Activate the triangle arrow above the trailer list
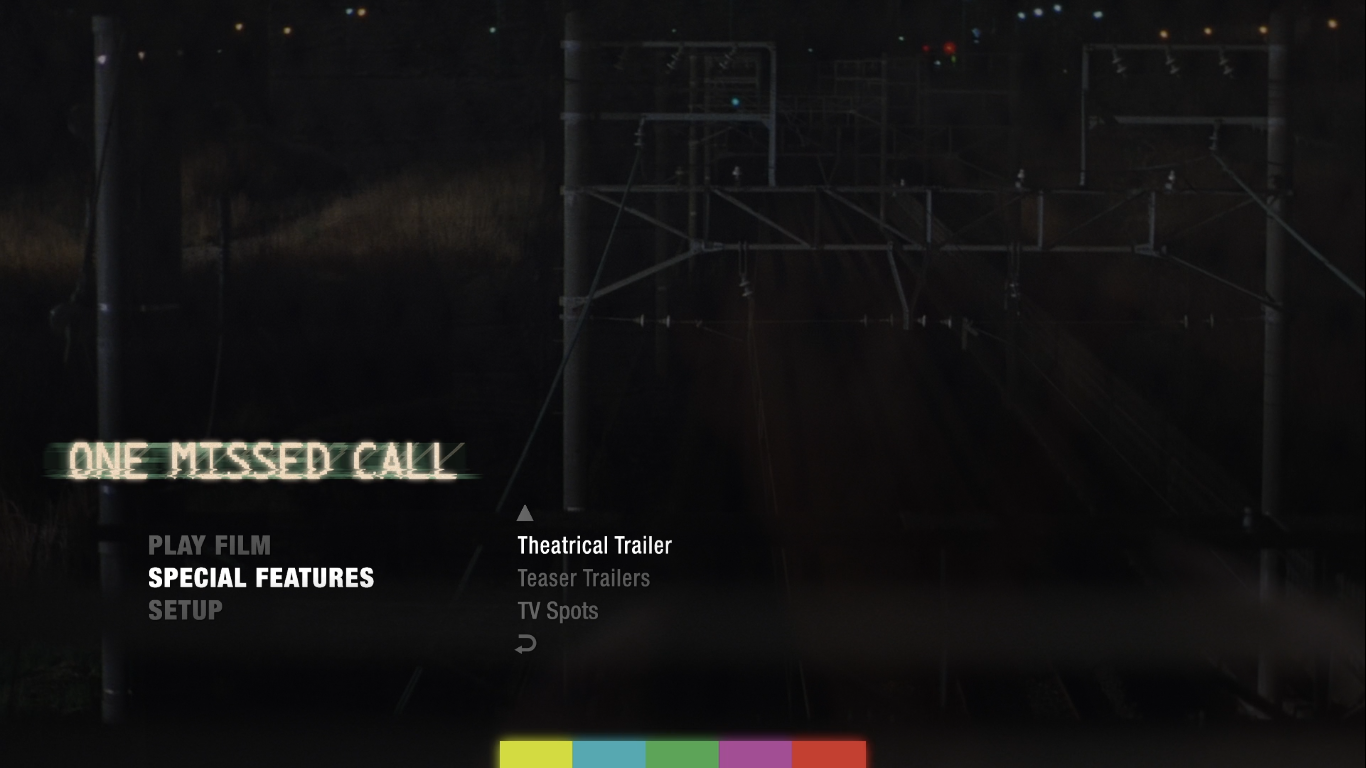Viewport: 1366px width, 768px height. pyautogui.click(x=525, y=512)
